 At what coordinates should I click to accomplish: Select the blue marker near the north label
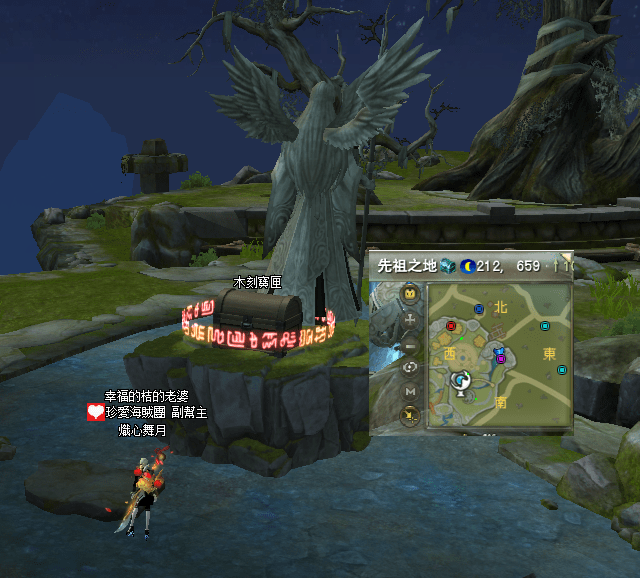(x=479, y=309)
